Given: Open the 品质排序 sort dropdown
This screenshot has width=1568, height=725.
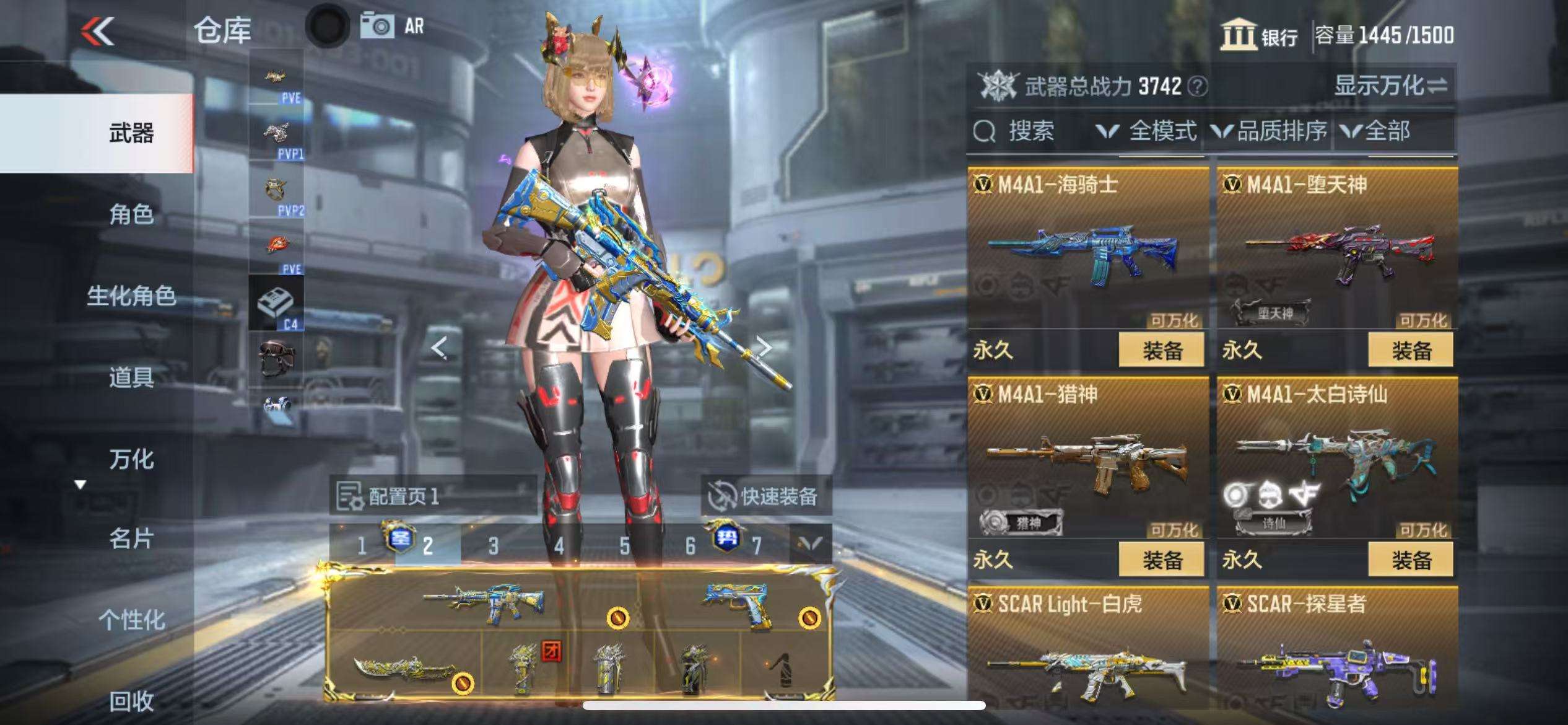Looking at the screenshot, I should (x=1270, y=131).
